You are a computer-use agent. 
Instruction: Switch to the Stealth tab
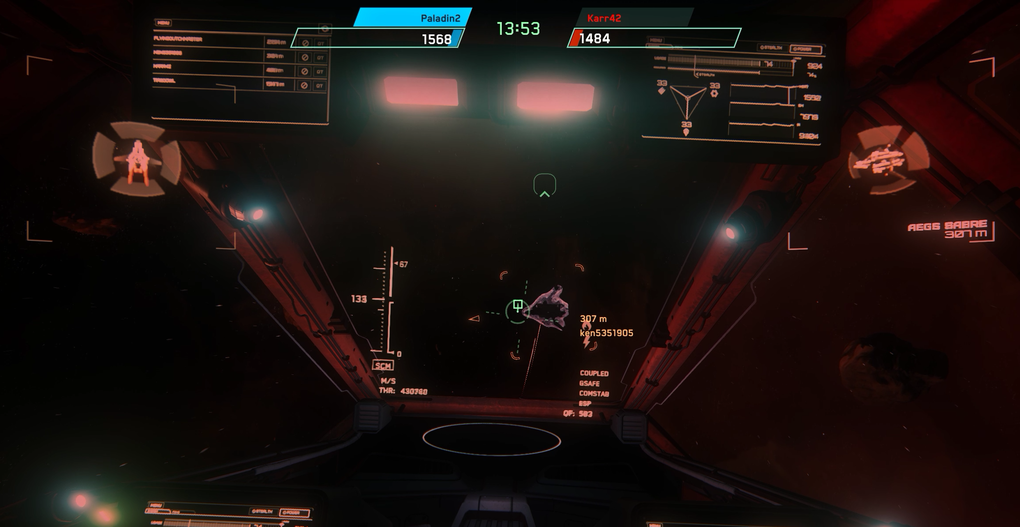click(771, 47)
